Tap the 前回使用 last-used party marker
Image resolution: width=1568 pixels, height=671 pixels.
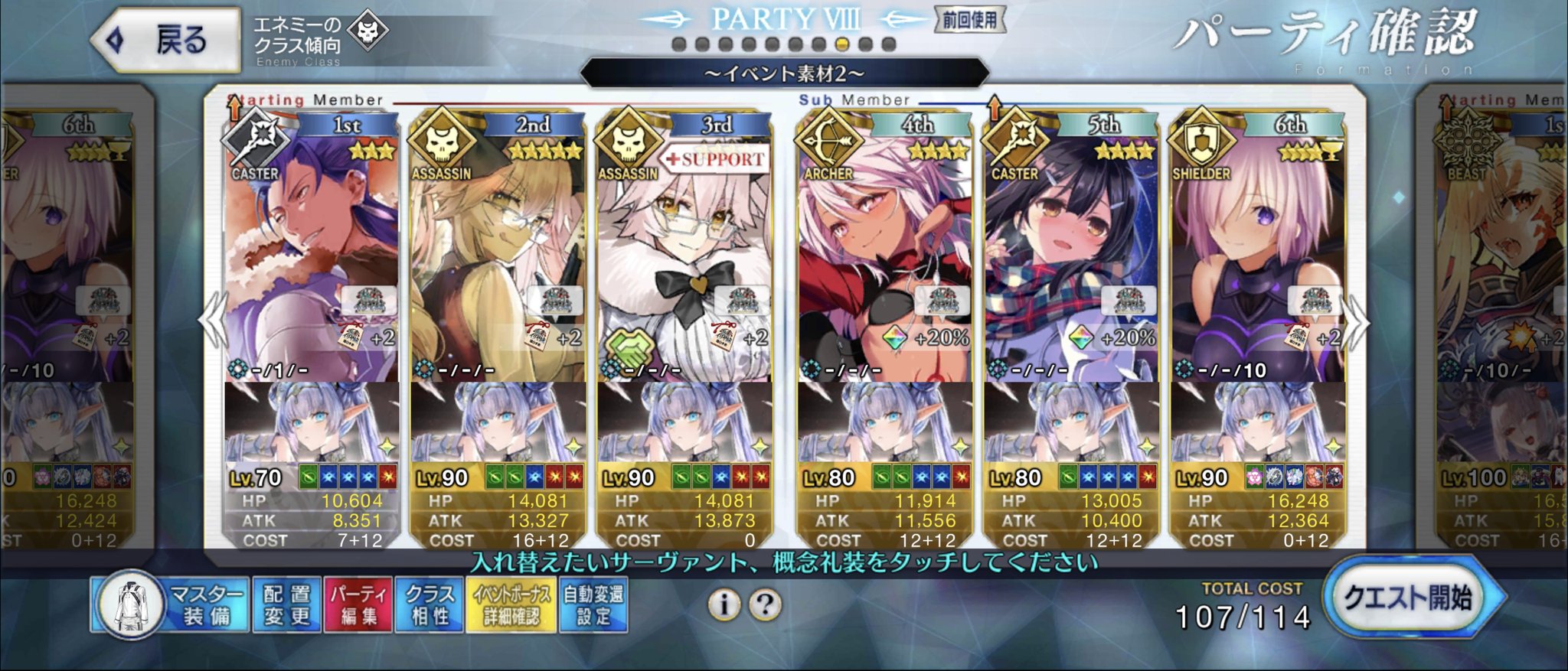pos(969,20)
